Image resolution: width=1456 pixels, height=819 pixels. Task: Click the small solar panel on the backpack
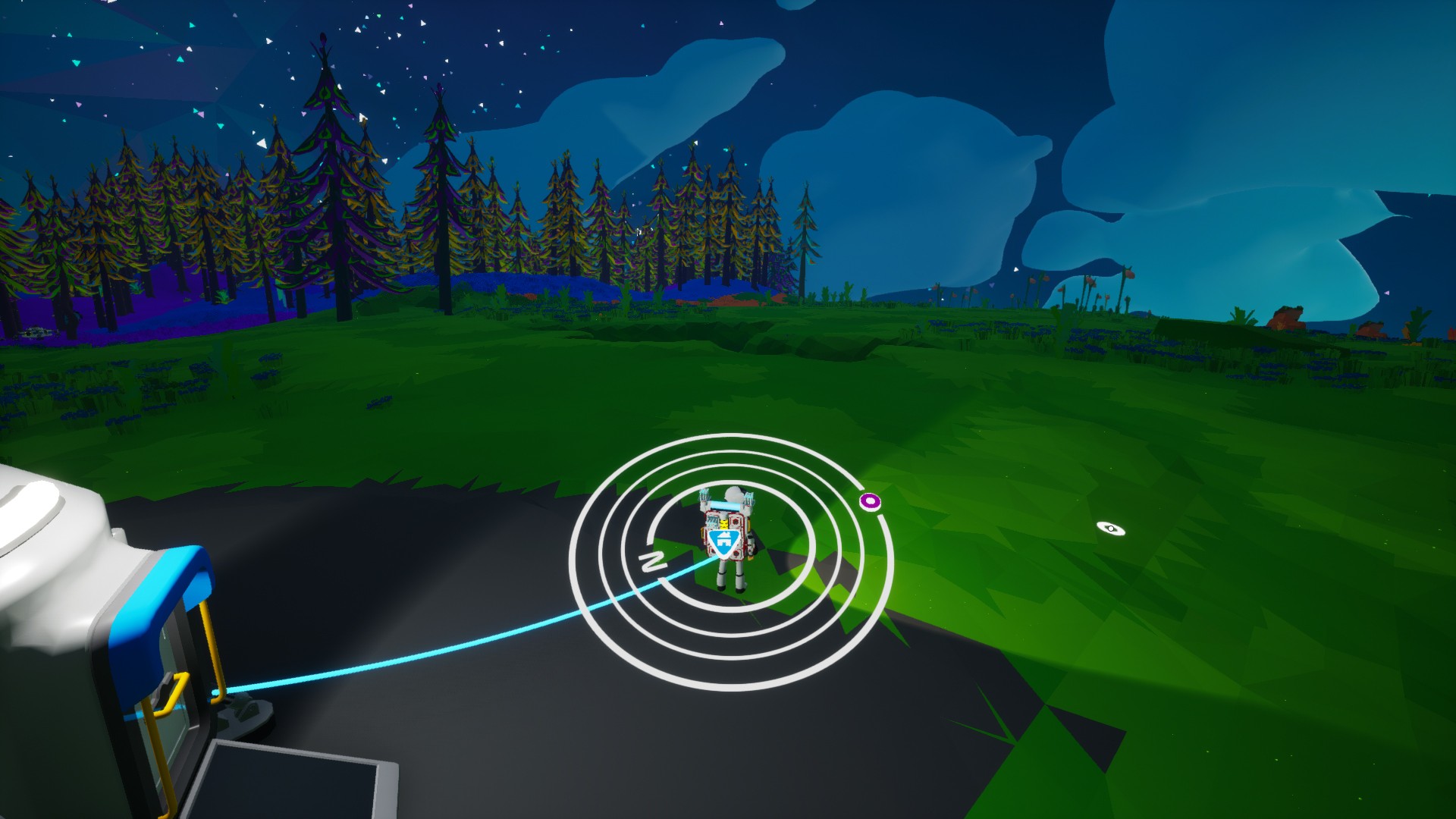pyautogui.click(x=713, y=520)
